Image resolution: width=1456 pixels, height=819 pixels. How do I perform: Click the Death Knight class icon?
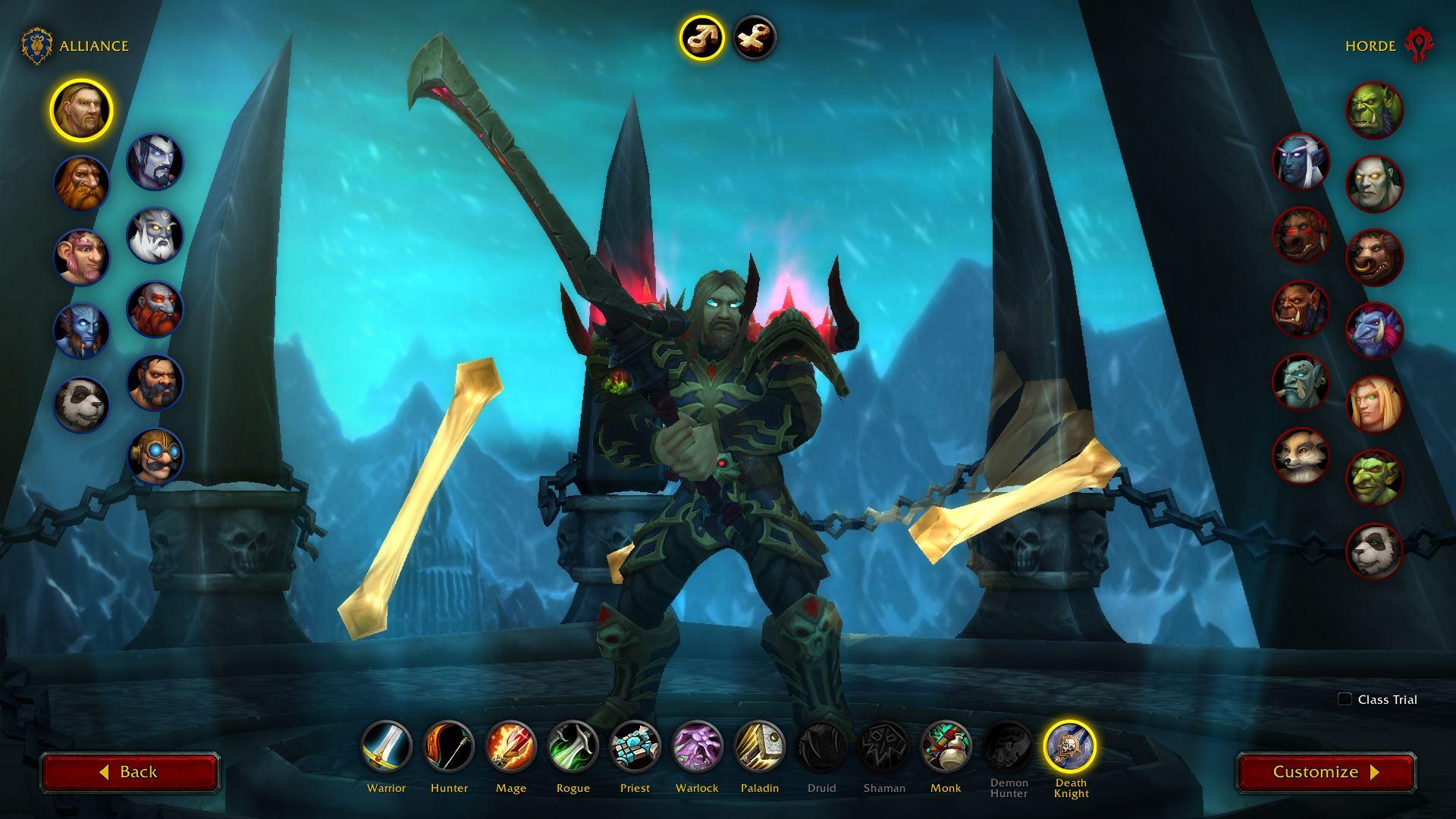pyautogui.click(x=1070, y=747)
